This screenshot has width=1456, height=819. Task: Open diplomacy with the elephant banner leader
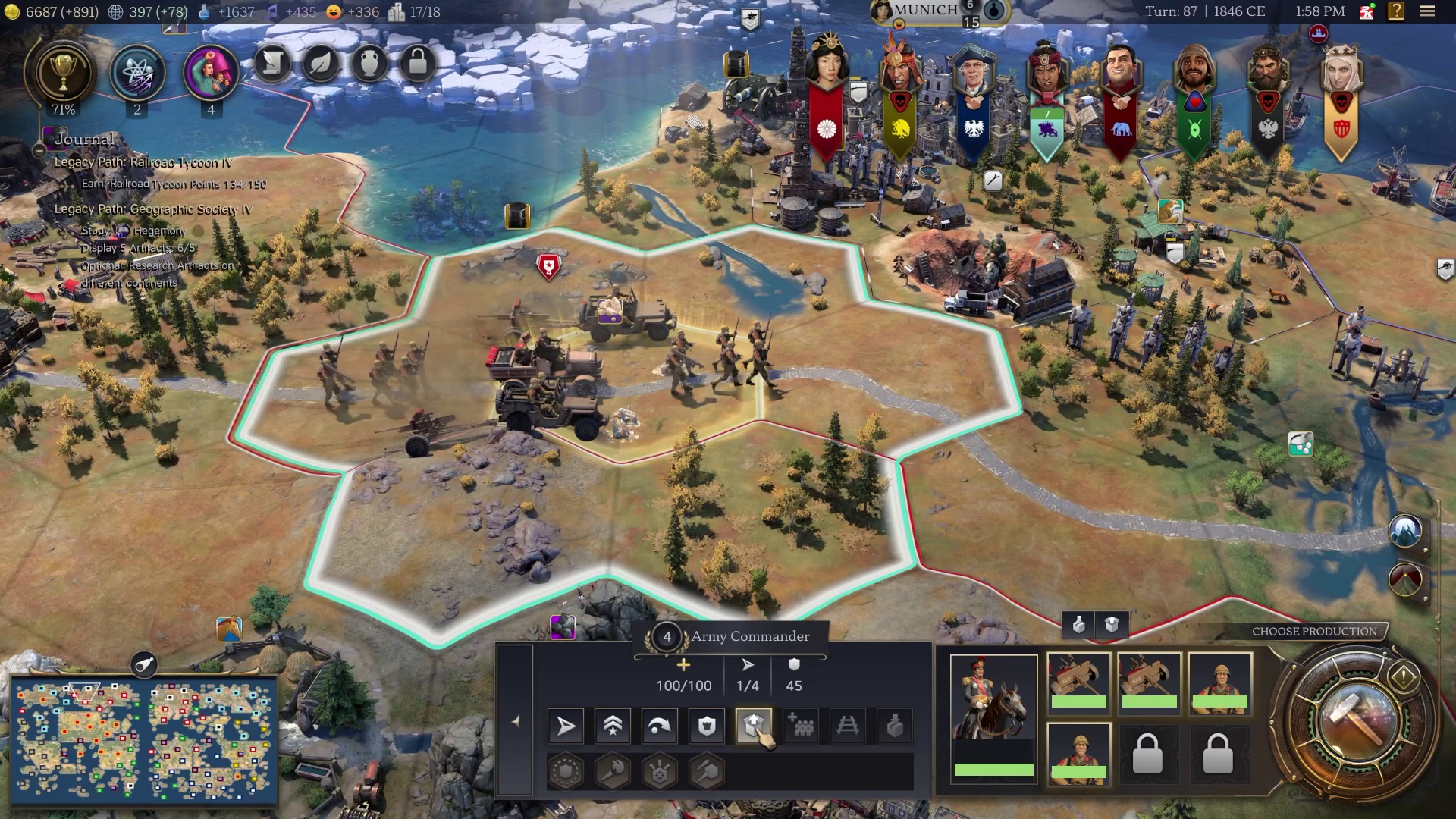1120,99
